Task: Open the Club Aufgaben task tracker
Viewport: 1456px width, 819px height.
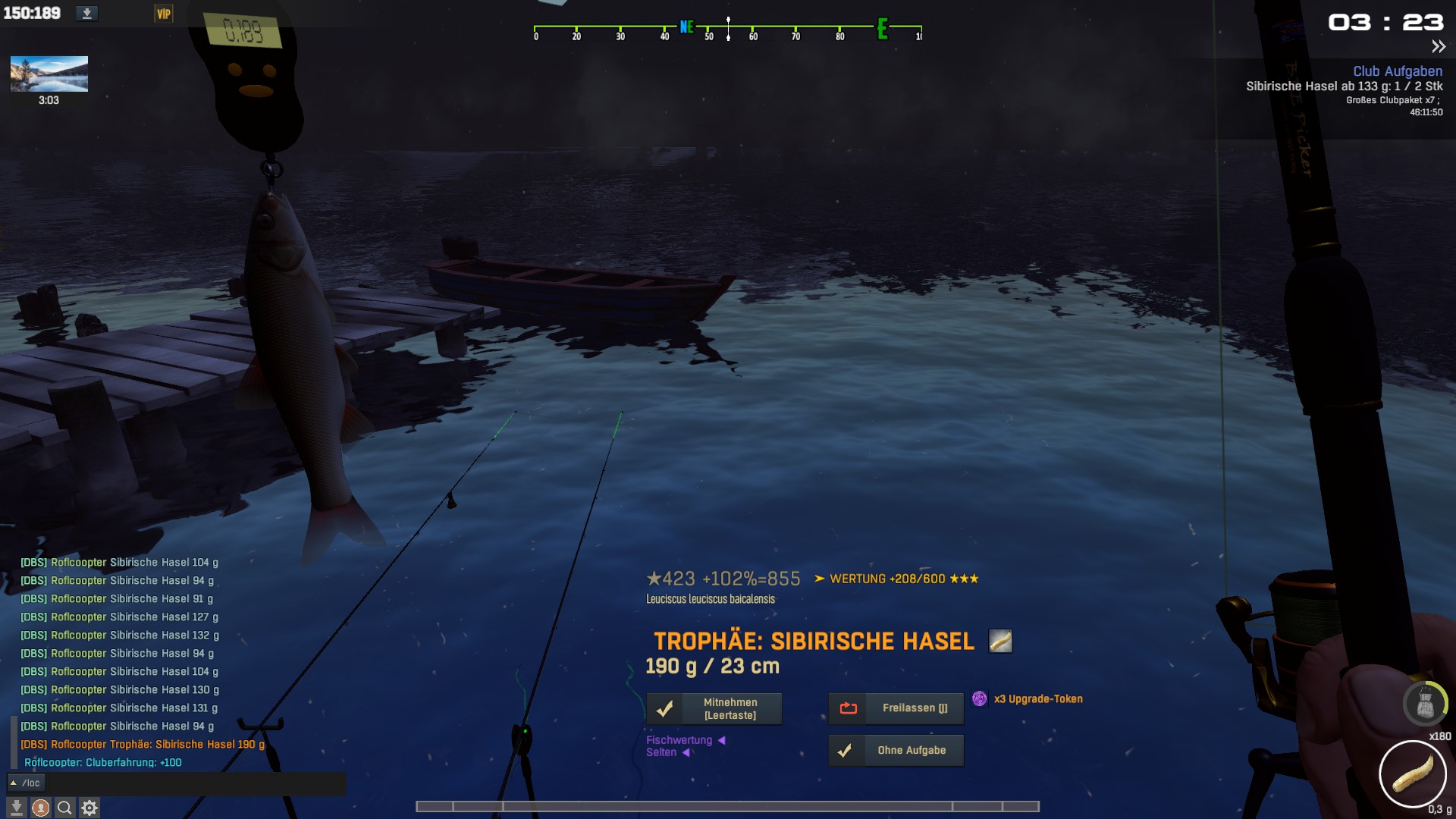Action: (x=1398, y=71)
